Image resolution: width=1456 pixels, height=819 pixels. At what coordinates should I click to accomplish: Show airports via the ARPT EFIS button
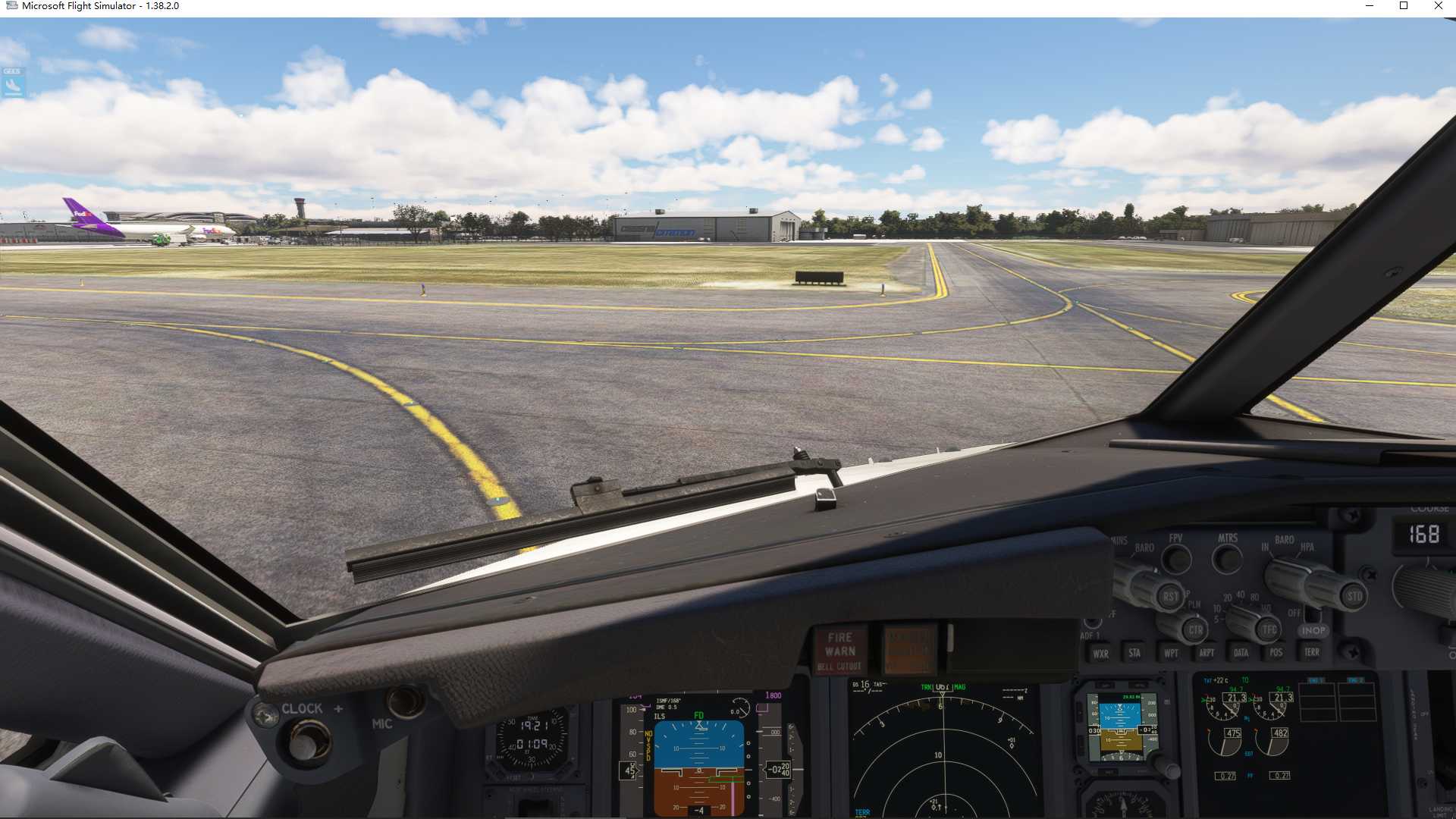point(1207,652)
